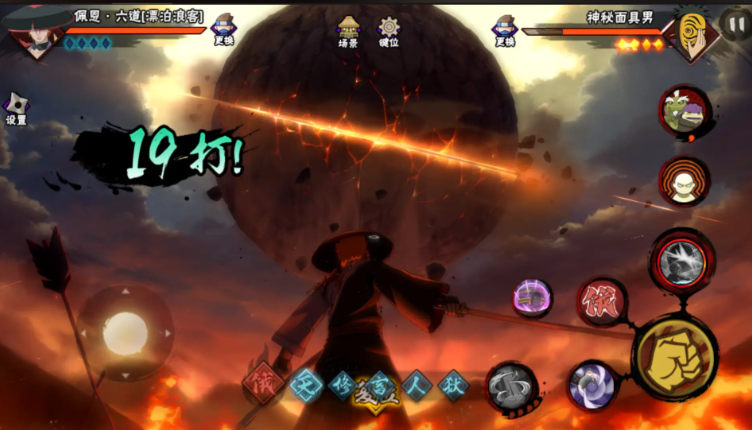Trigger the grey whirlwind skill button

pos(512,388)
